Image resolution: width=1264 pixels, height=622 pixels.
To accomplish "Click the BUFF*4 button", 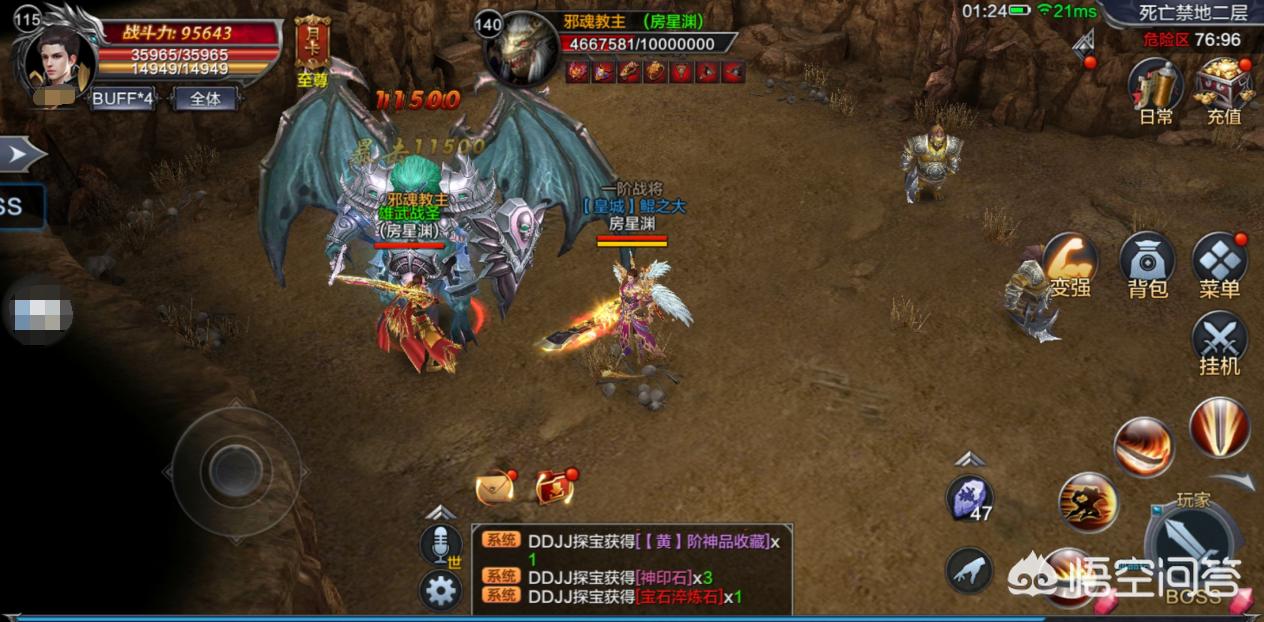I will 122,99.
